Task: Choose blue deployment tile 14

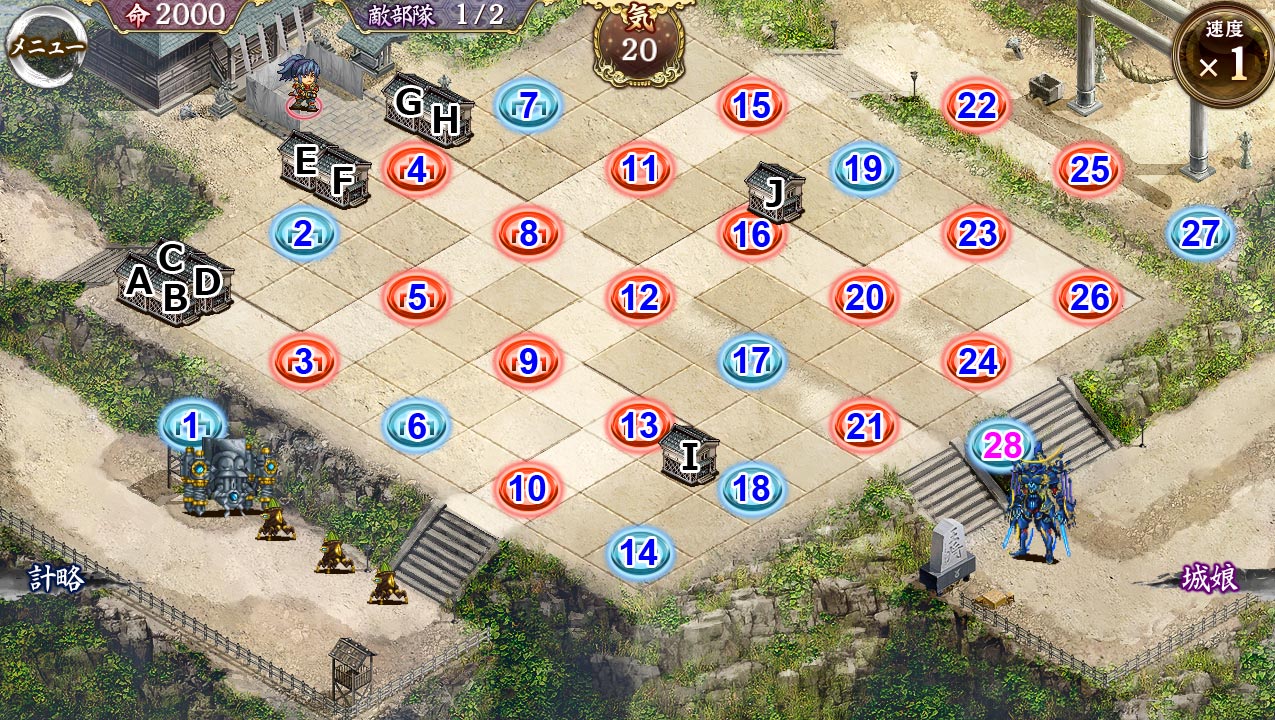Action: click(640, 552)
